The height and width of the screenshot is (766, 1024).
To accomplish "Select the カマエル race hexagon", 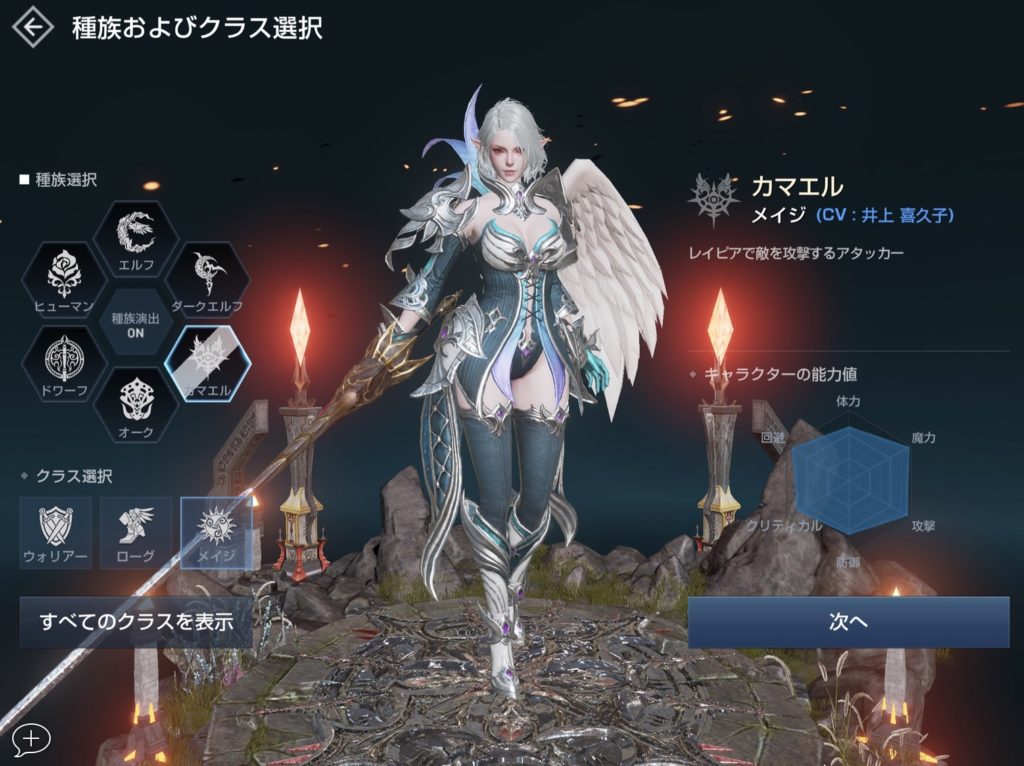I will (207, 362).
